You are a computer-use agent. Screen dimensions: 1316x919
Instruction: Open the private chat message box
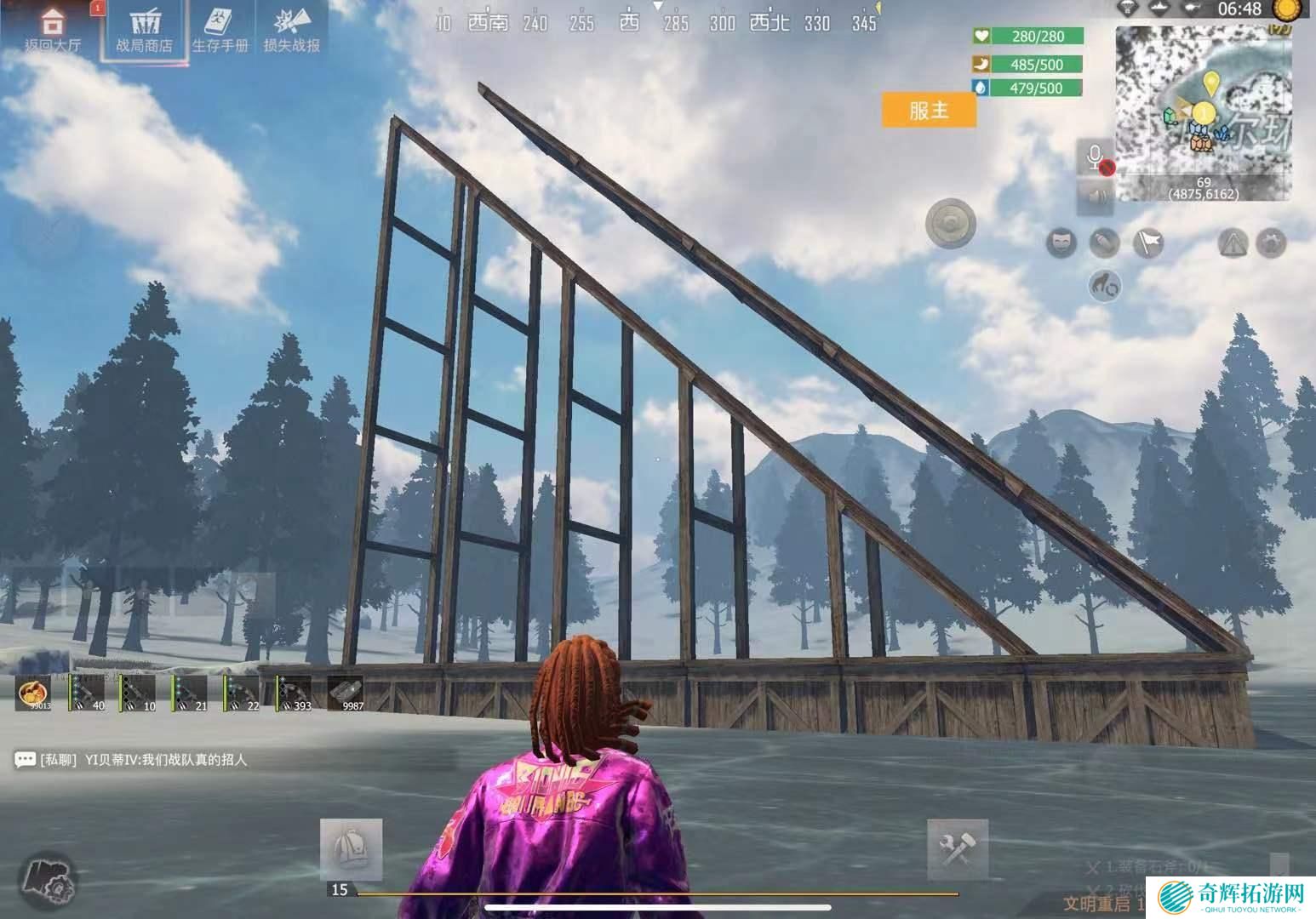(132, 759)
